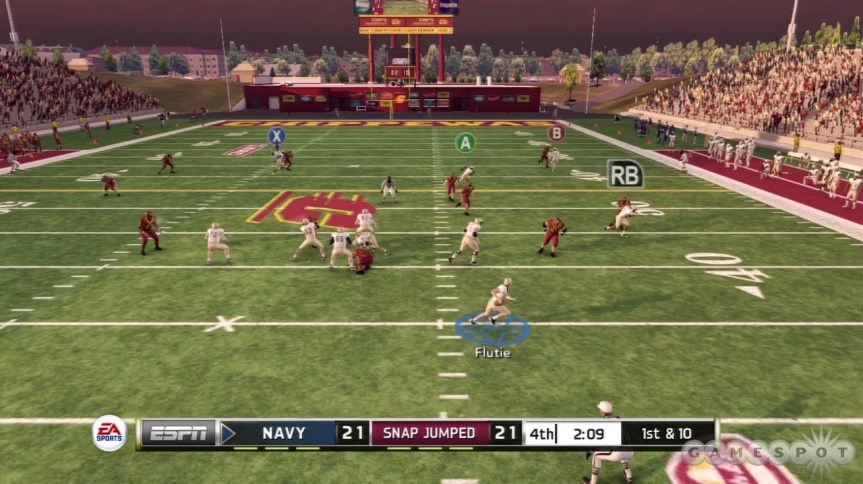Click the EA Sports logo badge

point(110,433)
